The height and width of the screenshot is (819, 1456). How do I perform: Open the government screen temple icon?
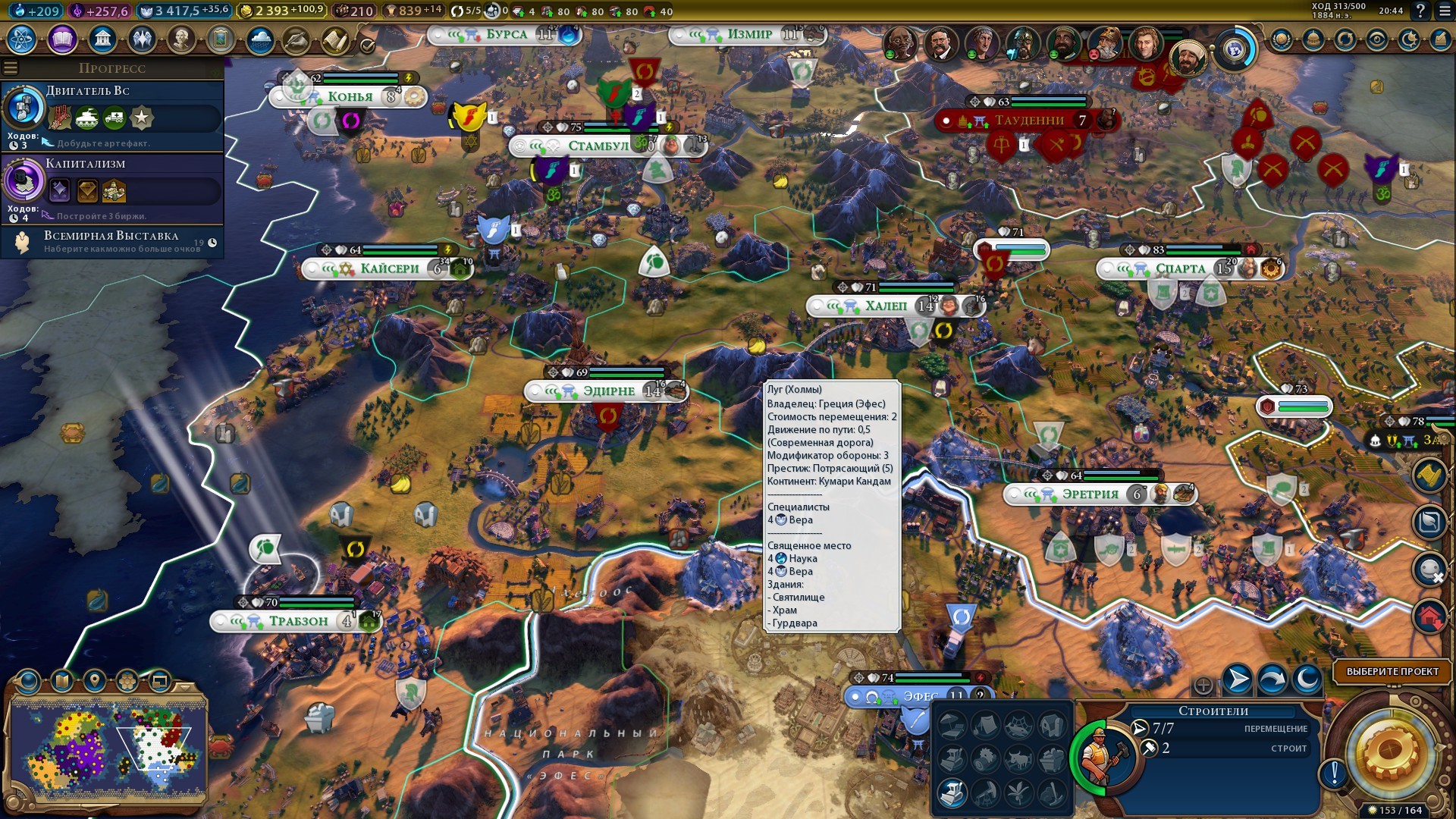click(x=102, y=39)
